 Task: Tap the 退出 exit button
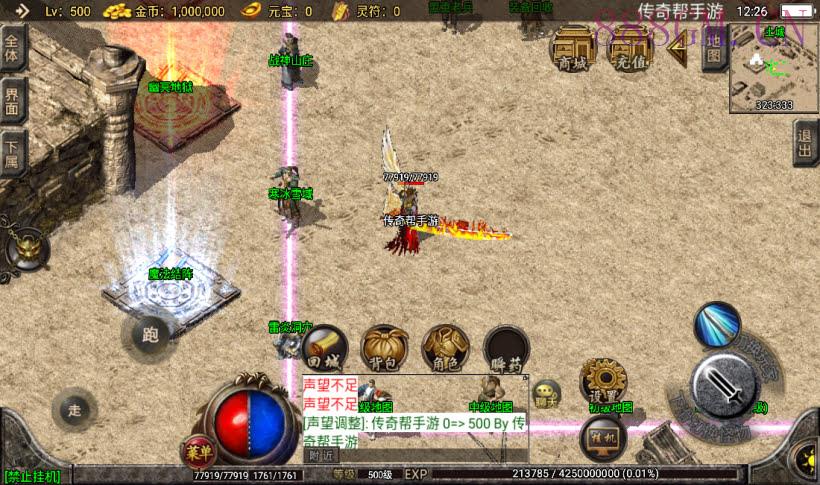(x=806, y=144)
